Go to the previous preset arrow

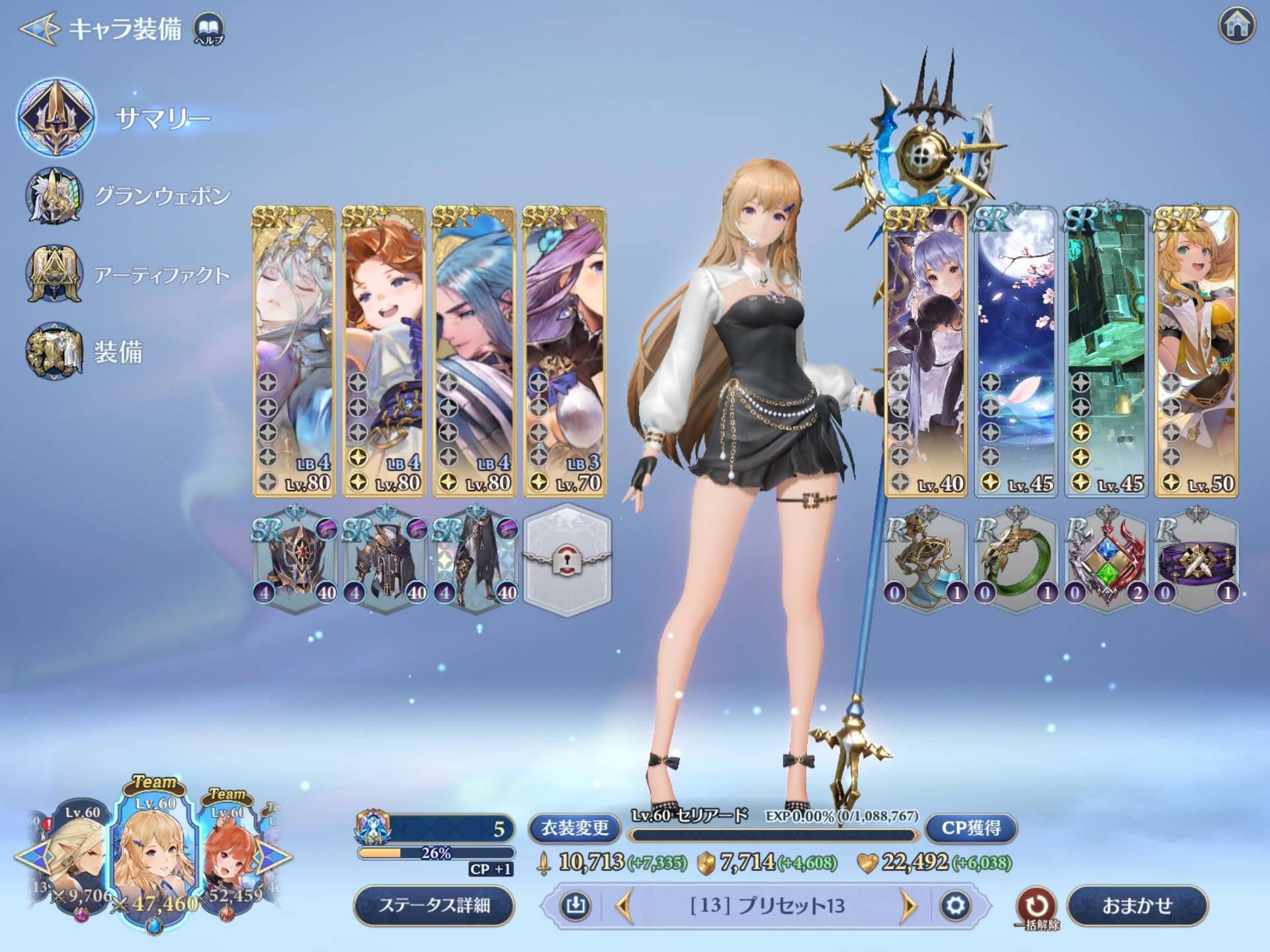point(624,906)
